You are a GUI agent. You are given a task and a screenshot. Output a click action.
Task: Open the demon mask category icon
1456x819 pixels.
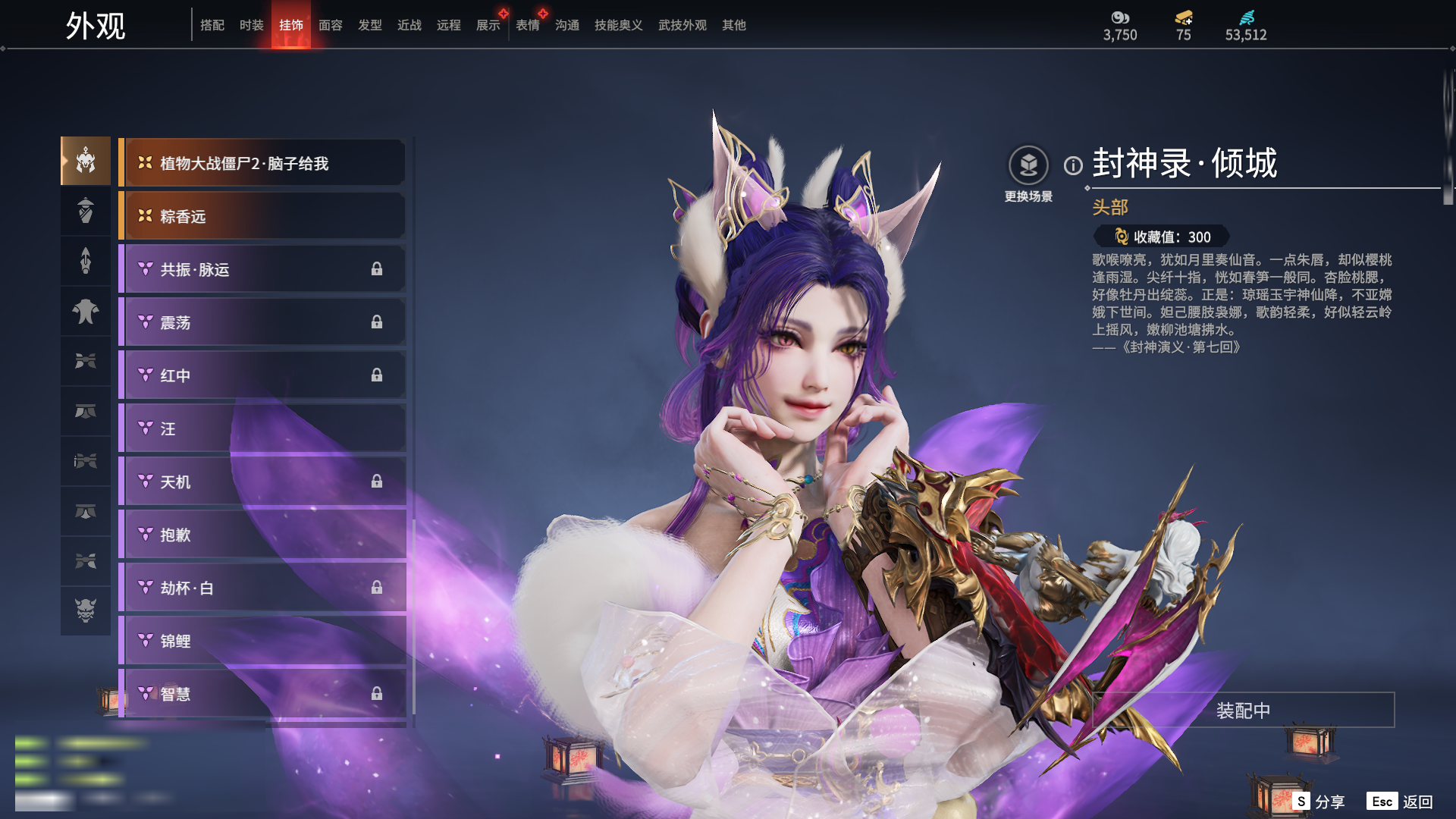coord(86,610)
